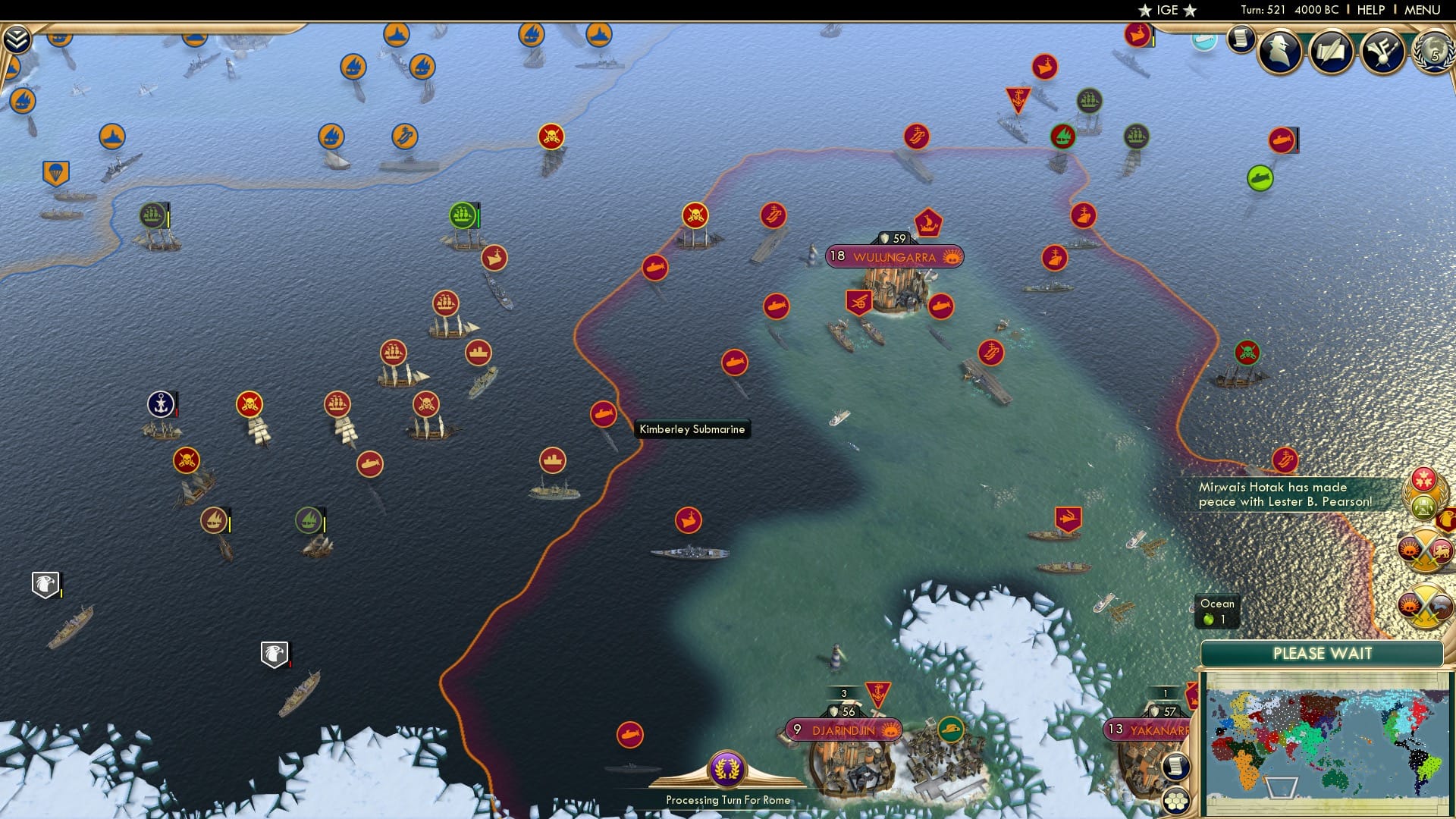Click the PLEASE WAIT banner
The width and height of the screenshot is (1456, 819).
[x=1323, y=653]
